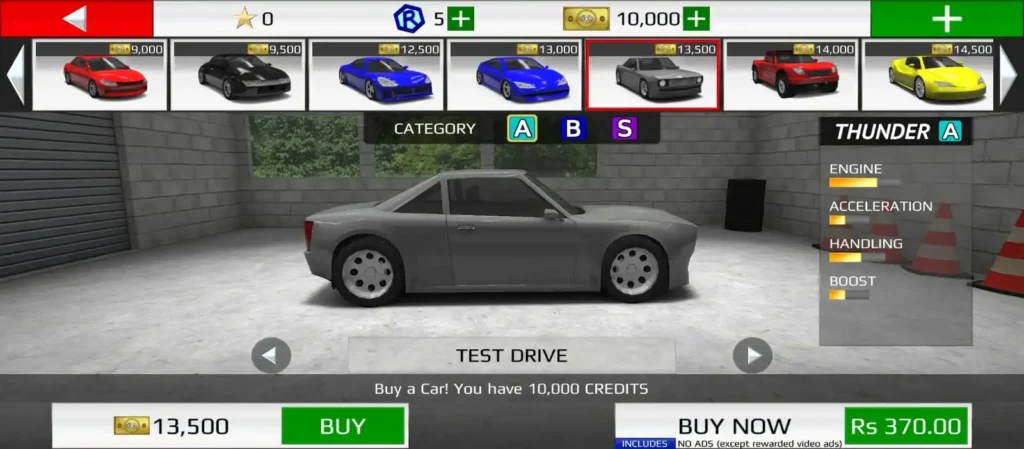Add more R tokens with the plus button

460,18
